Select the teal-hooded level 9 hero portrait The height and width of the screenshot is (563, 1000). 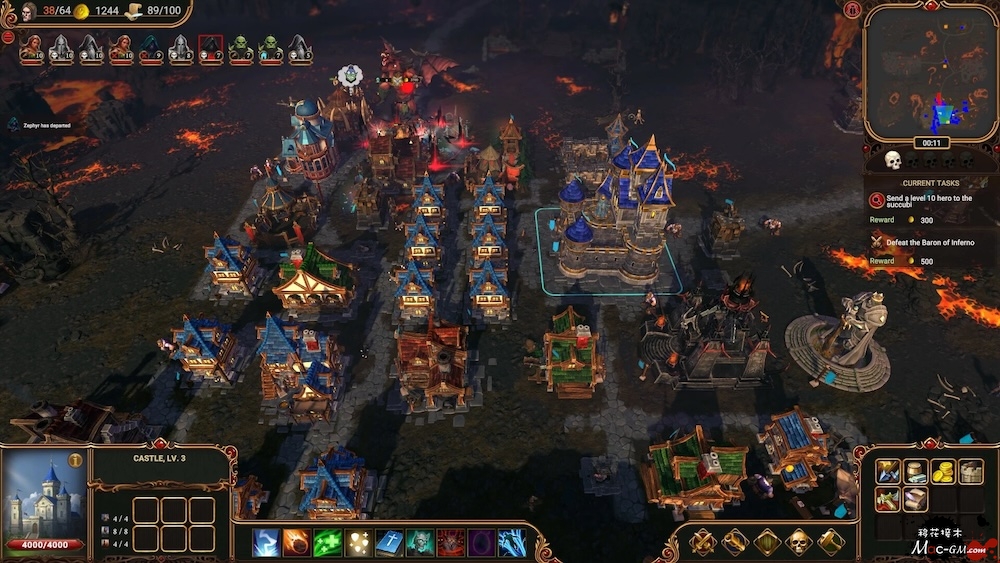coord(150,48)
